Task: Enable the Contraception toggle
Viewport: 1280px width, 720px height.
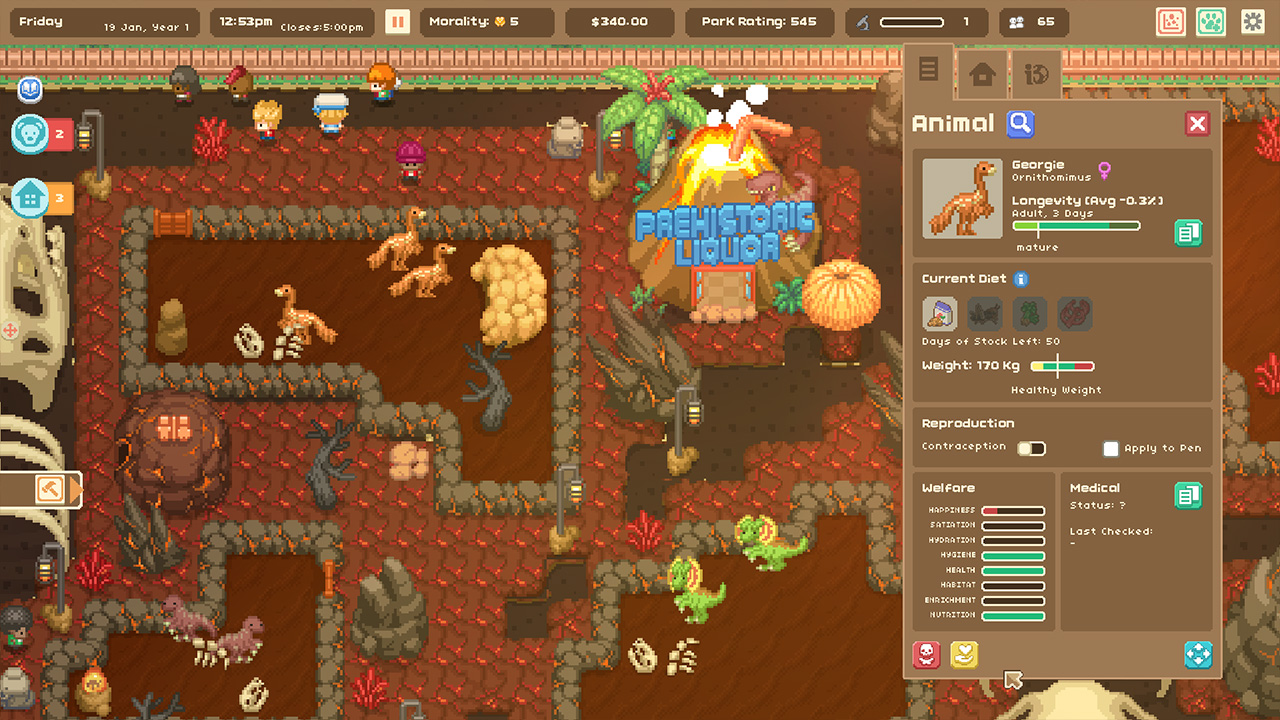Action: coord(1031,448)
